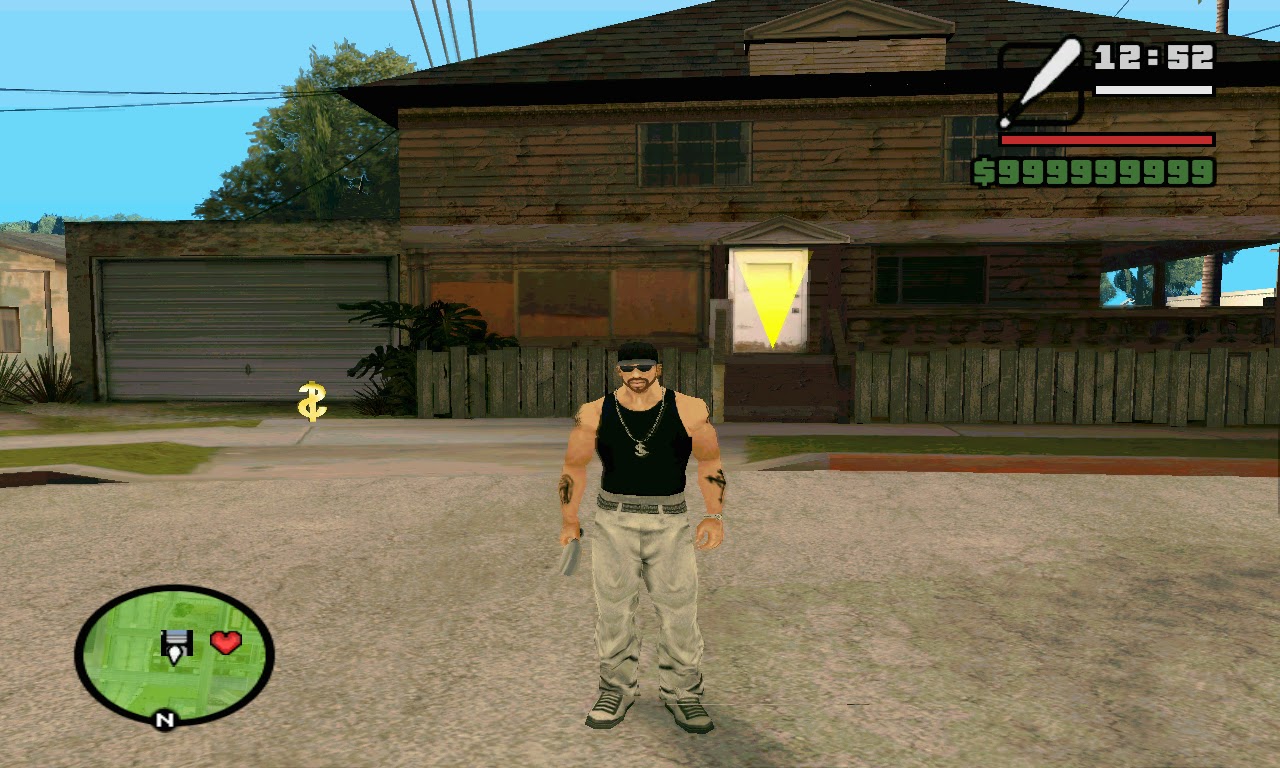Click the spinning dollar pickup near the garage
This screenshot has width=1280, height=768.
tap(310, 402)
